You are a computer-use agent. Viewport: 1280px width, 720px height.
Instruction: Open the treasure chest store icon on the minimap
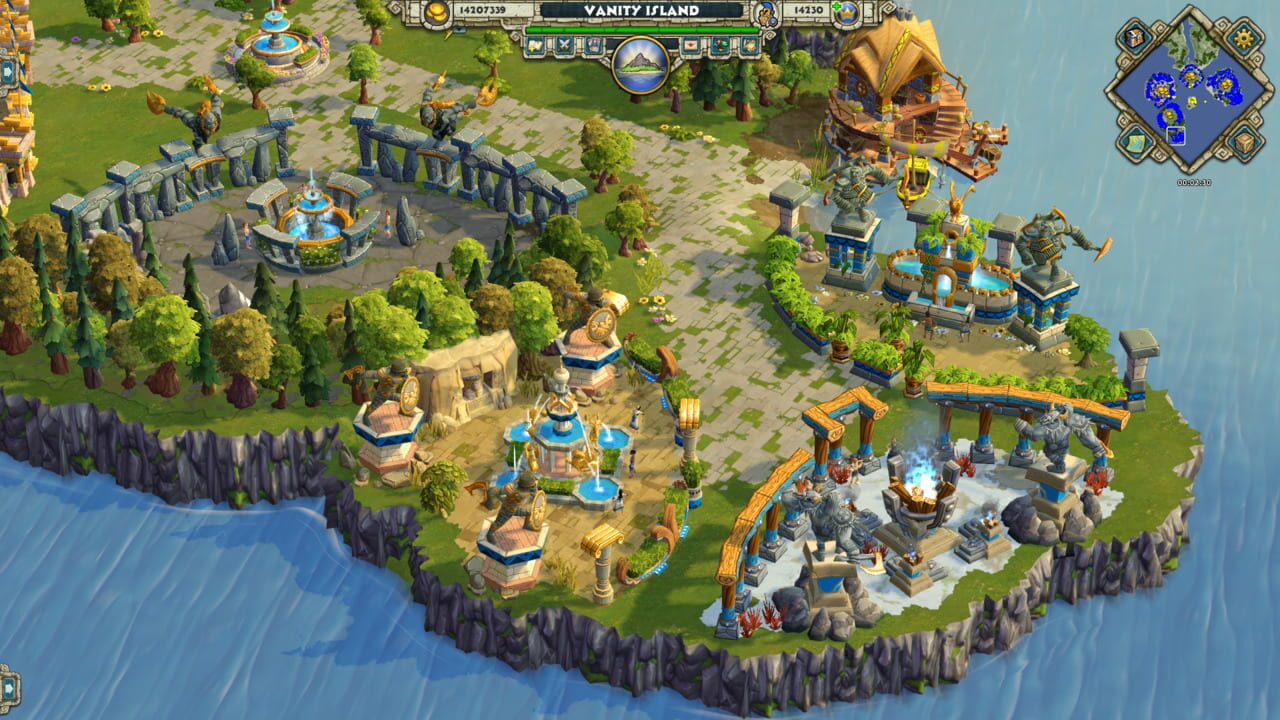pyautogui.click(x=1134, y=36)
